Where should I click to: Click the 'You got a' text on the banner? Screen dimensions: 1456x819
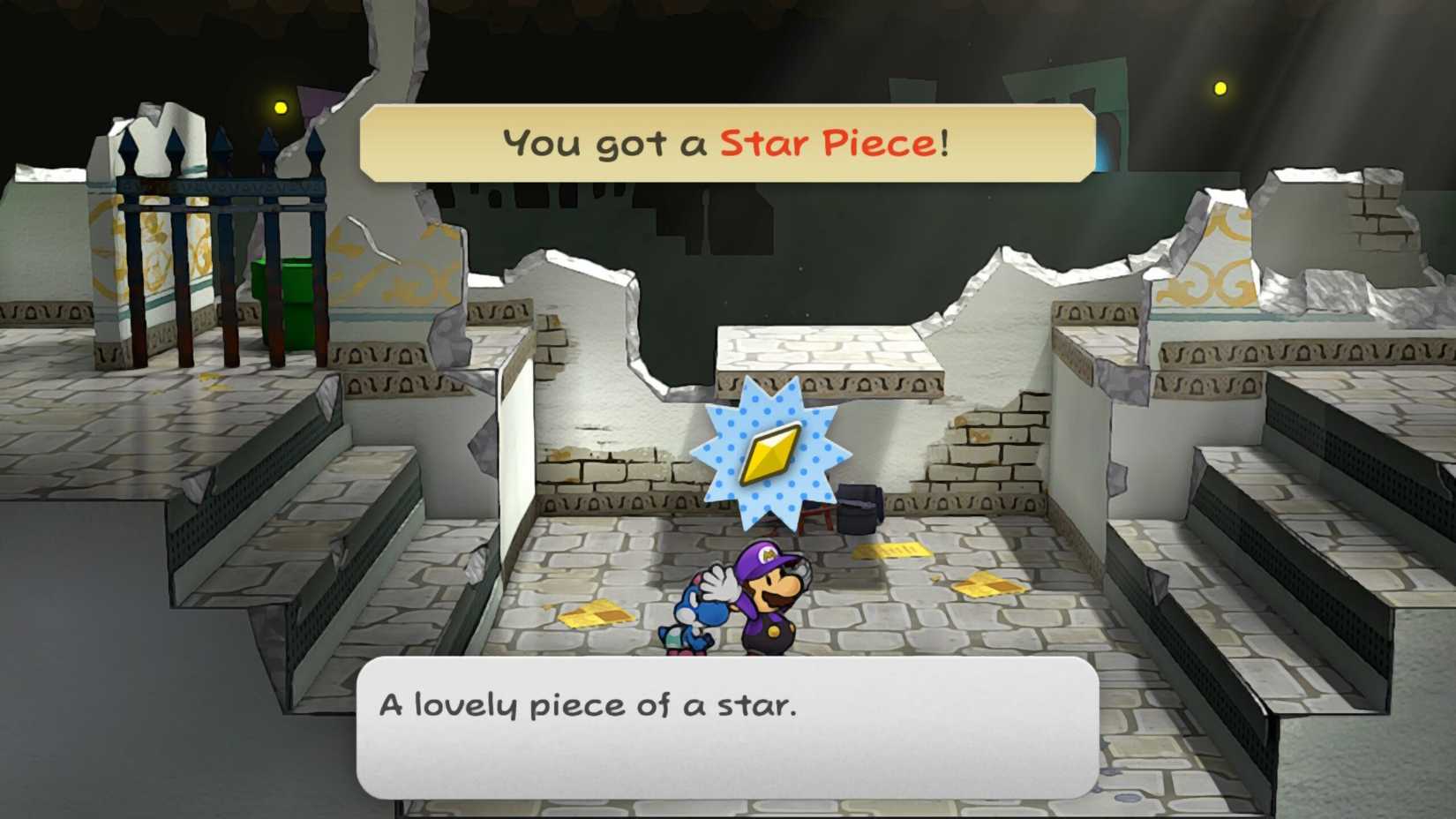[609, 142]
